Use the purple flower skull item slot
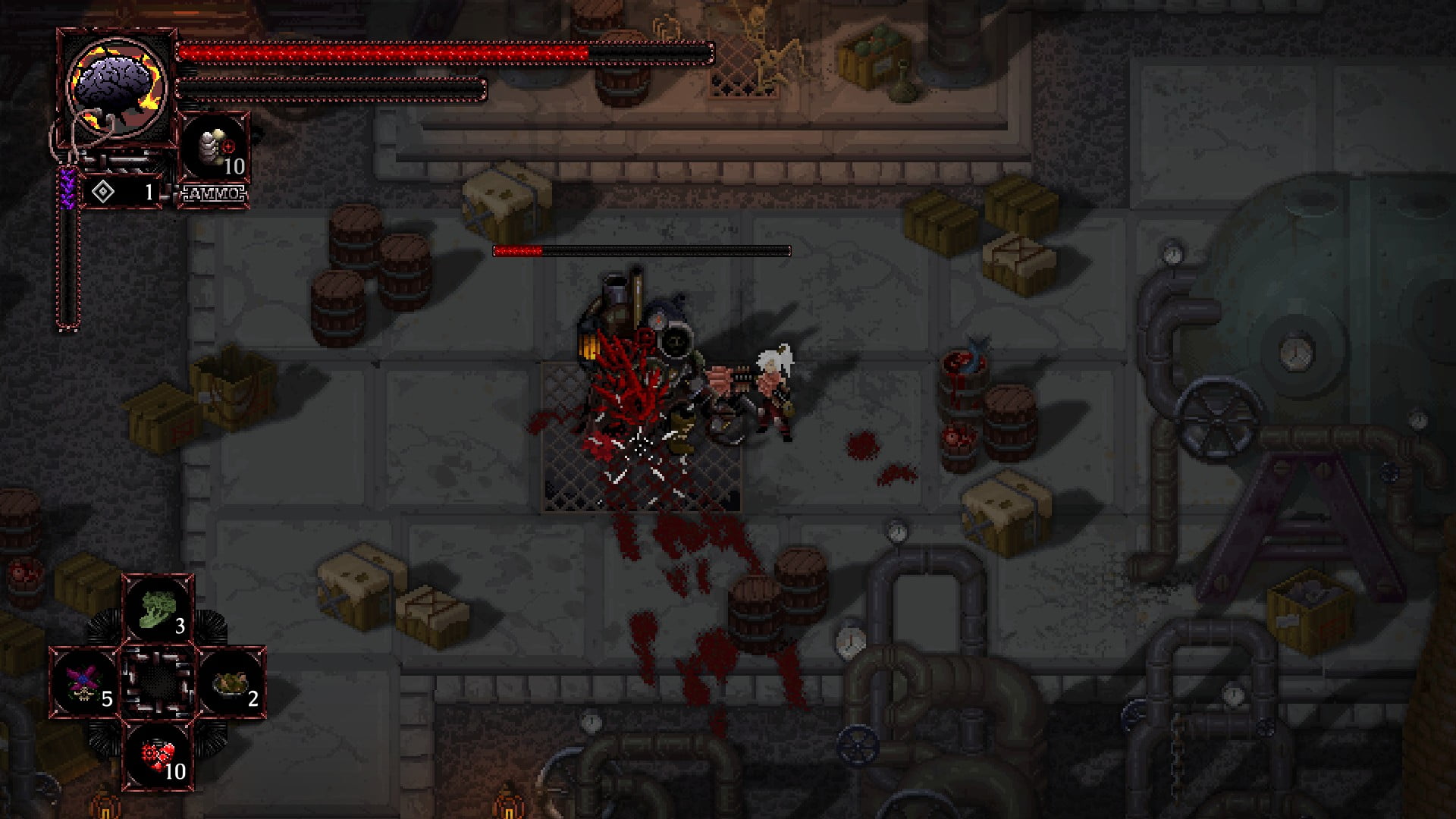The height and width of the screenshot is (819, 1456). 84,682
